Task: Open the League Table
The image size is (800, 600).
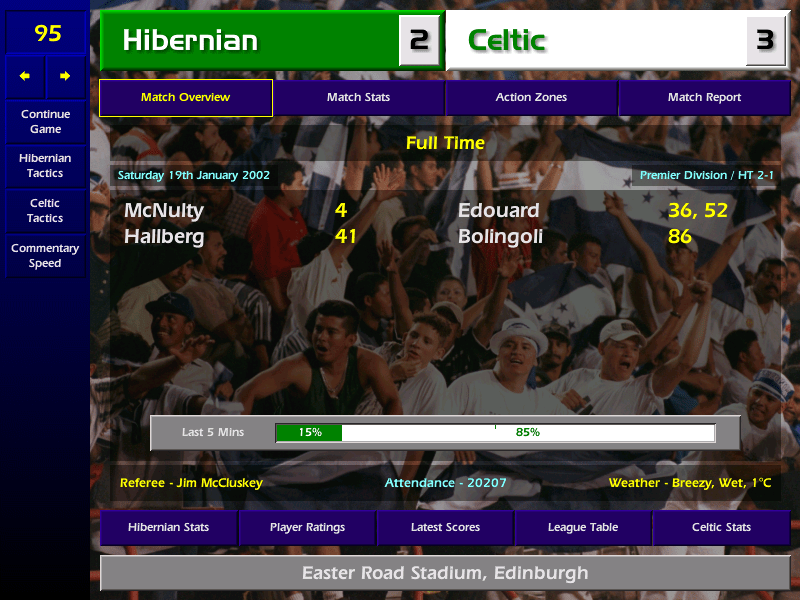Action: [583, 527]
